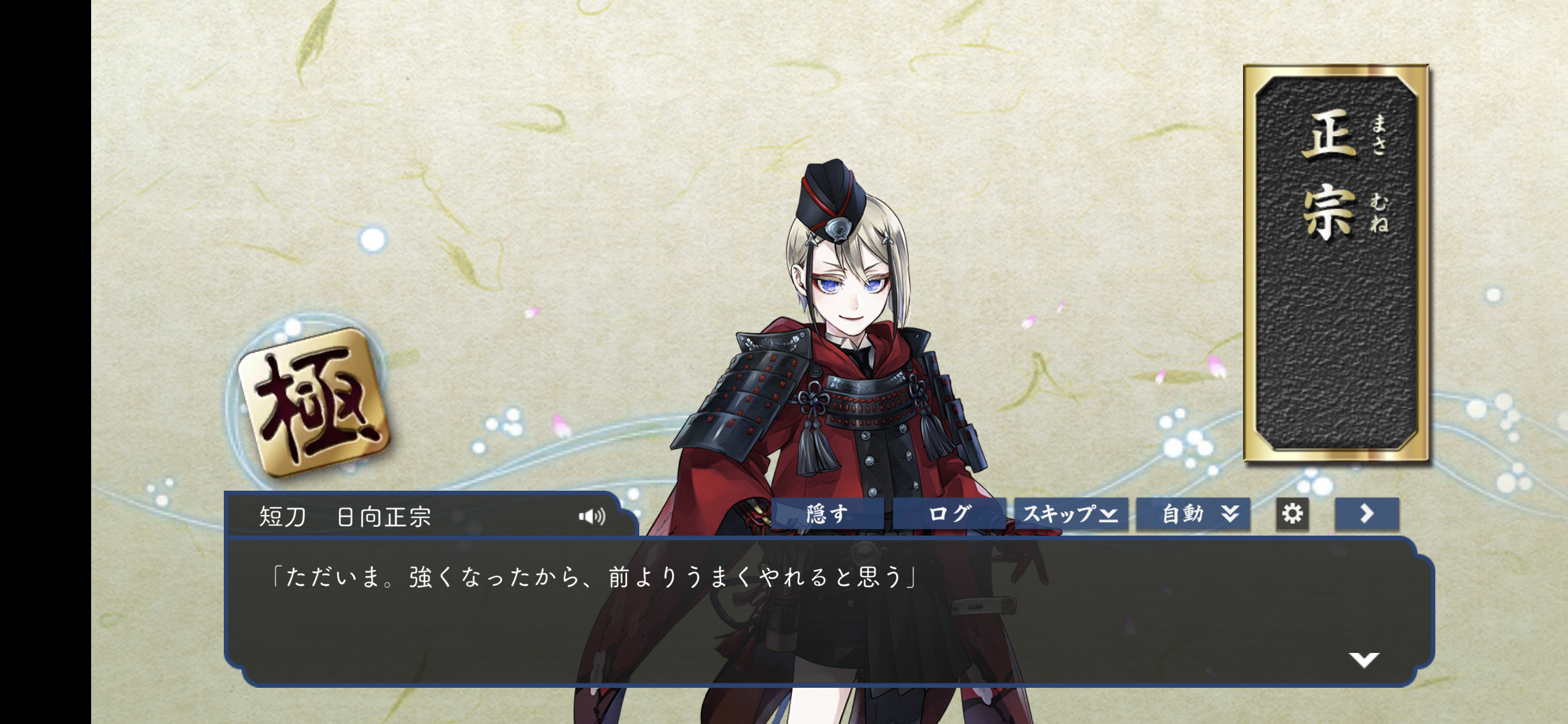
Task: Replay voice line with speaker icon
Action: [592, 516]
